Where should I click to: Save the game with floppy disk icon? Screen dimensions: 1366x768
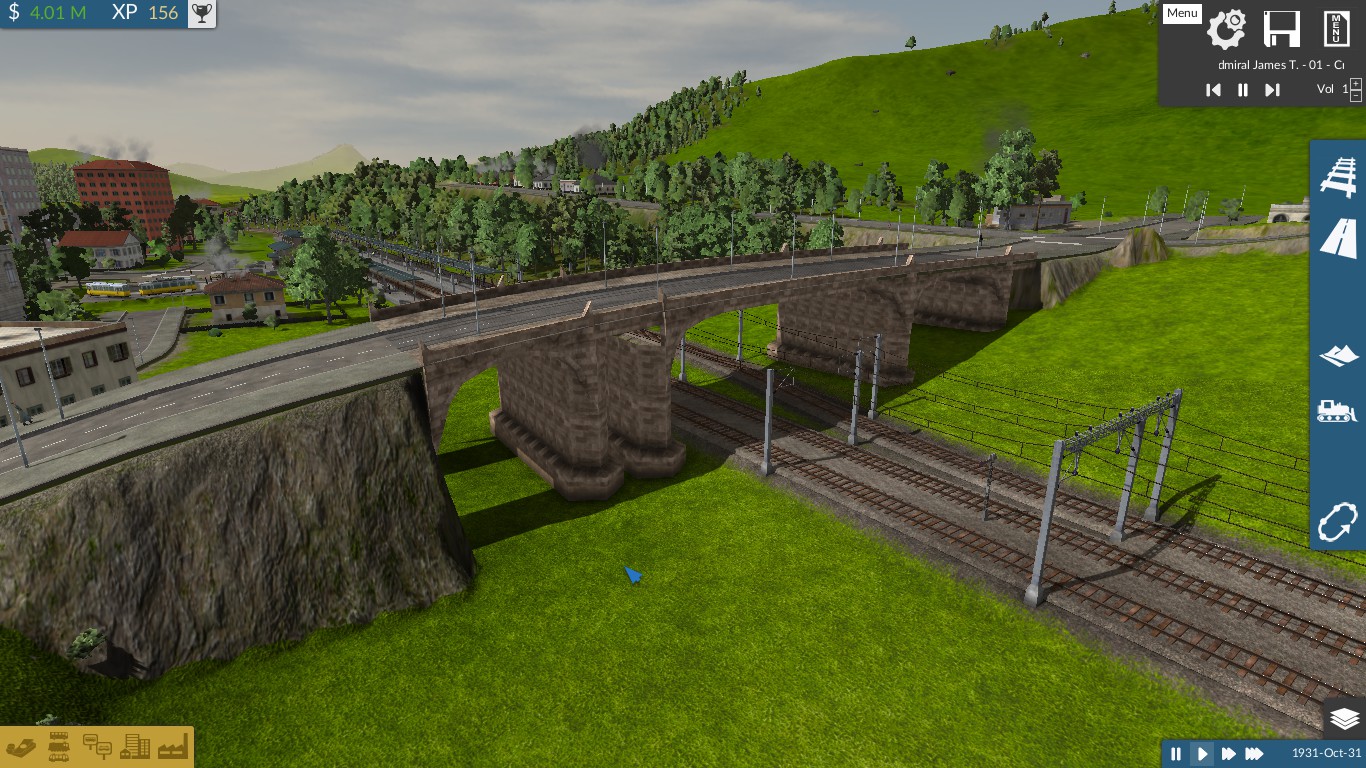click(x=1281, y=30)
